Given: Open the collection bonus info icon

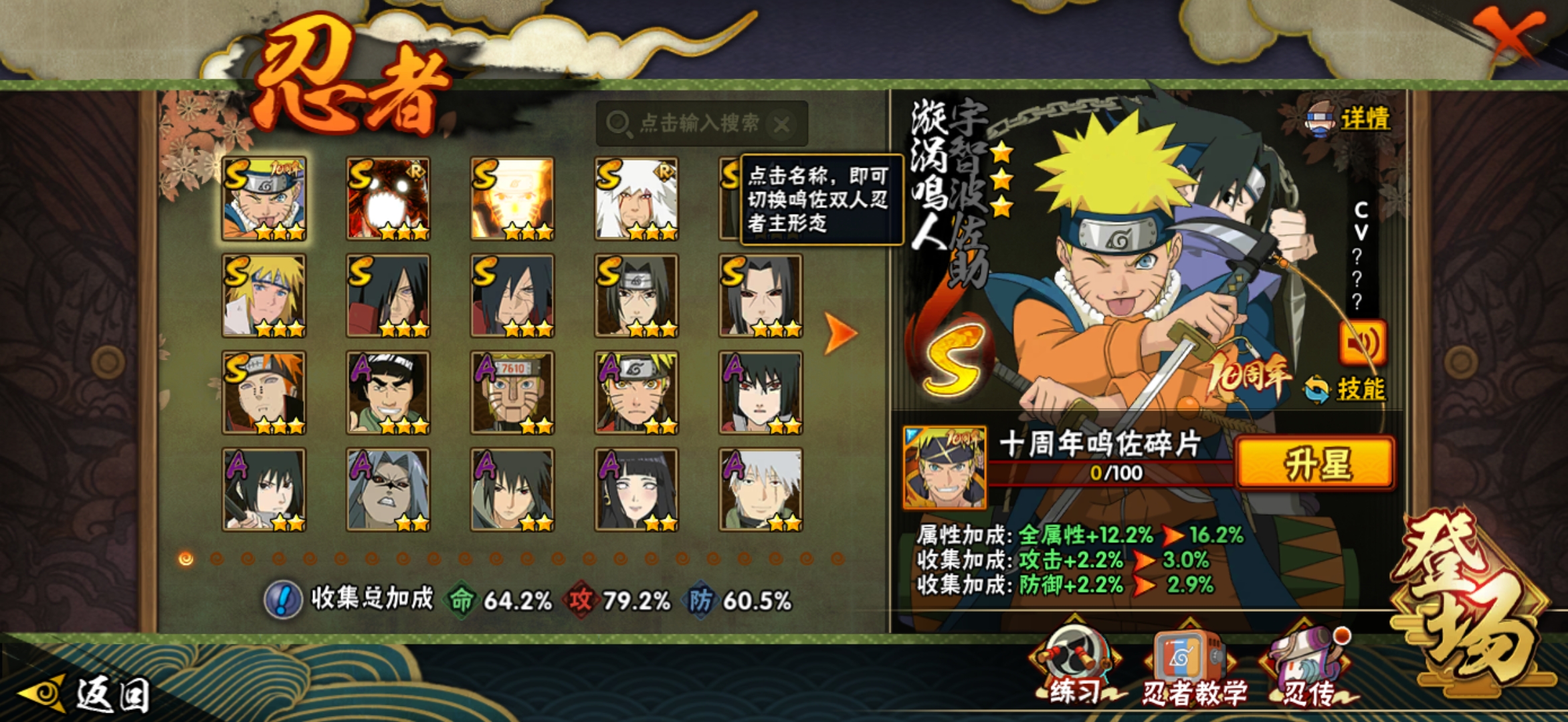Looking at the screenshot, I should [283, 599].
